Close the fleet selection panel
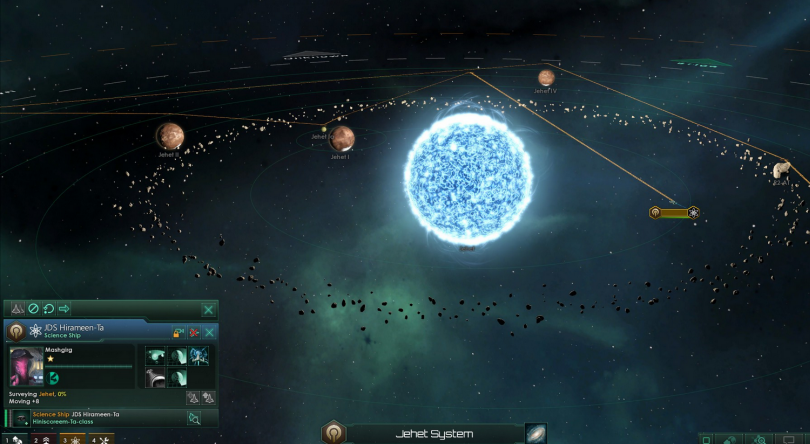The height and width of the screenshot is (444, 810). pyautogui.click(x=208, y=310)
